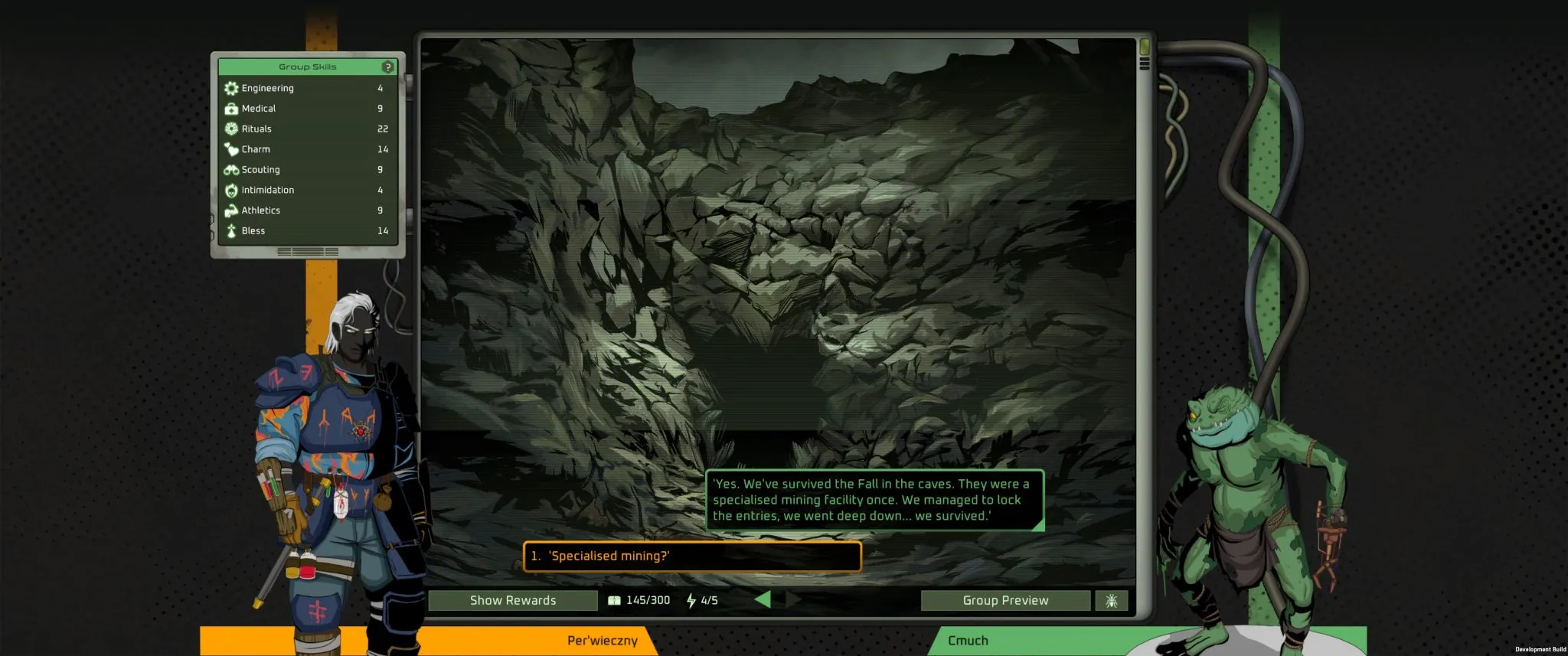This screenshot has width=1568, height=656.
Task: Select the Medical skill row
Action: 307,109
